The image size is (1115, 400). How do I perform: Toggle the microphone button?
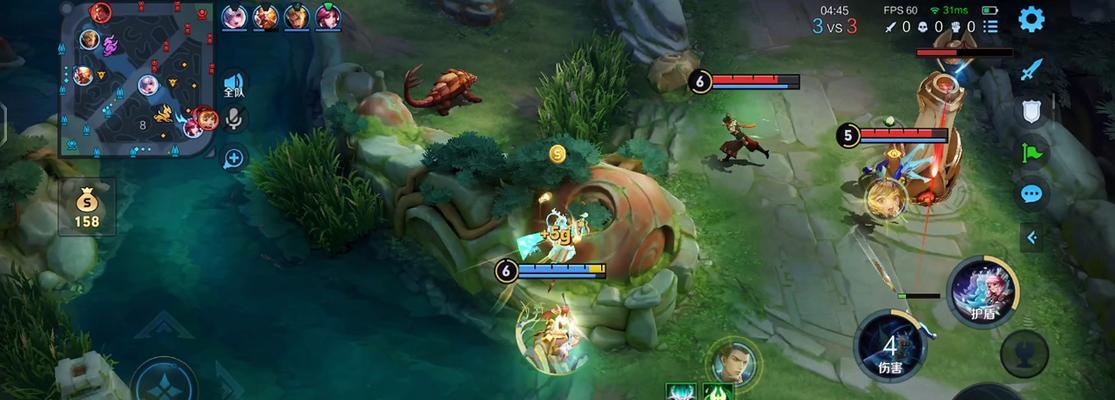click(234, 120)
